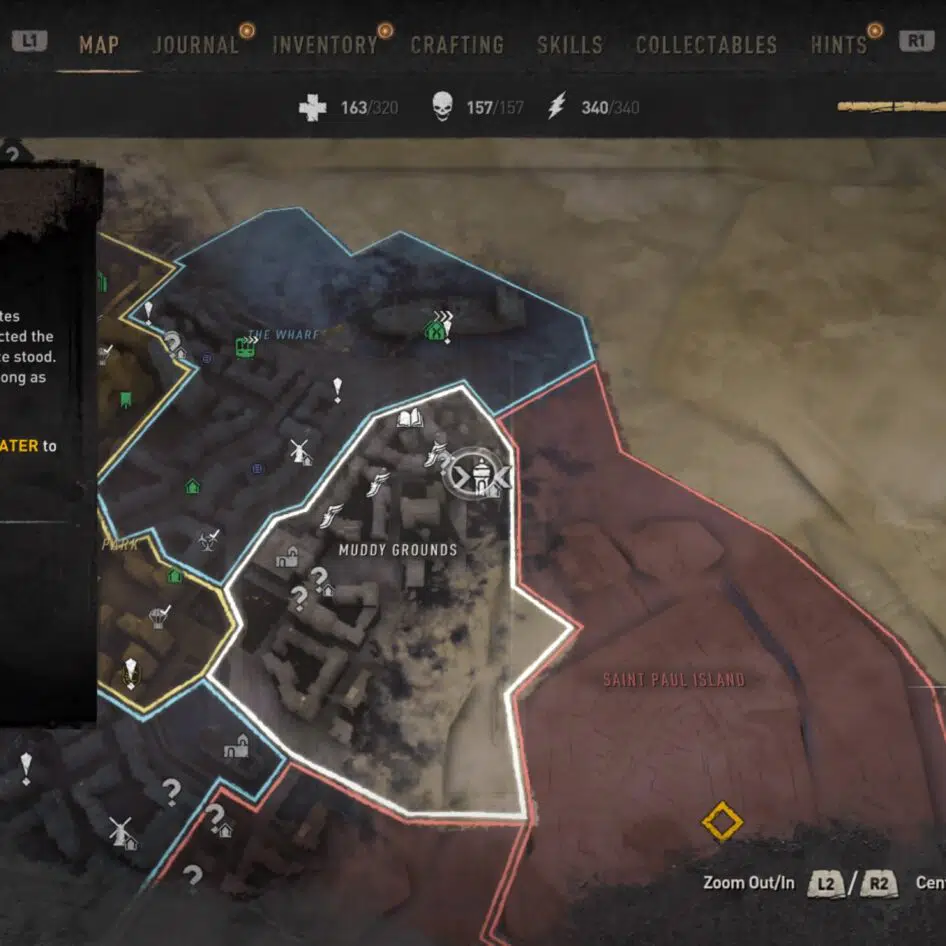Select the biohazard marker in The Wharf
This screenshot has height=946, width=946.
[208, 541]
